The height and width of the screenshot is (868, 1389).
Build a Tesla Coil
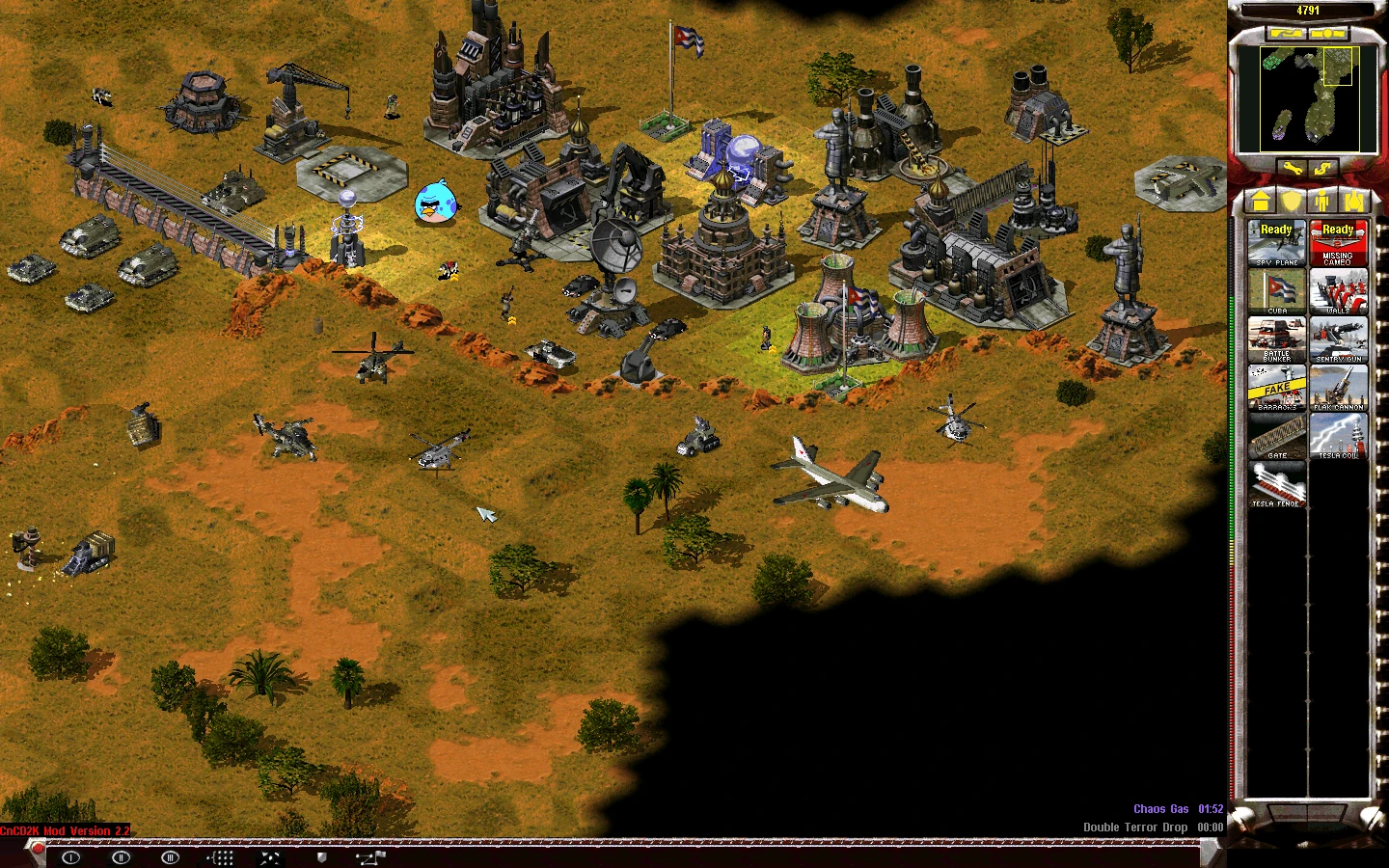[1338, 436]
